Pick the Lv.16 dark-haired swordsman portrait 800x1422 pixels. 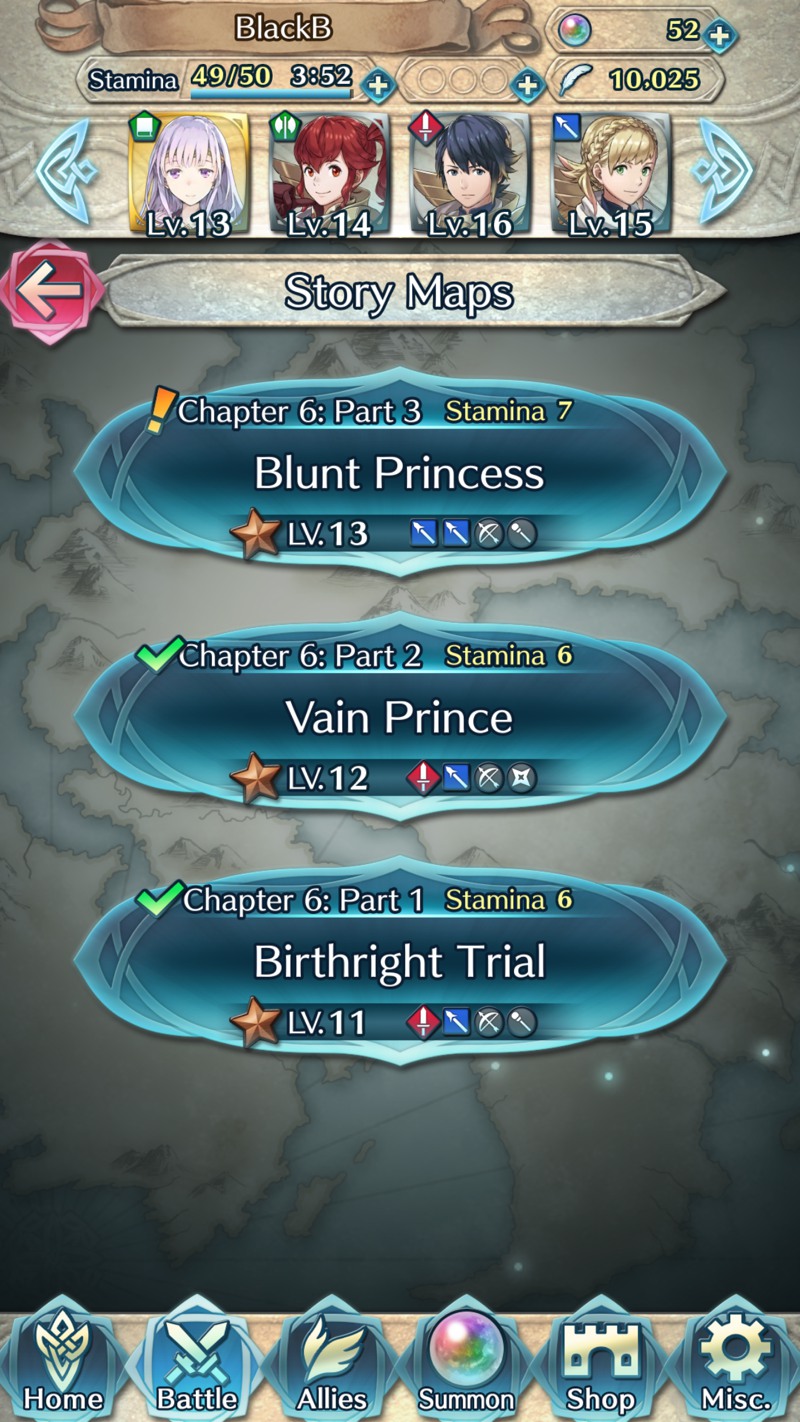[470, 176]
